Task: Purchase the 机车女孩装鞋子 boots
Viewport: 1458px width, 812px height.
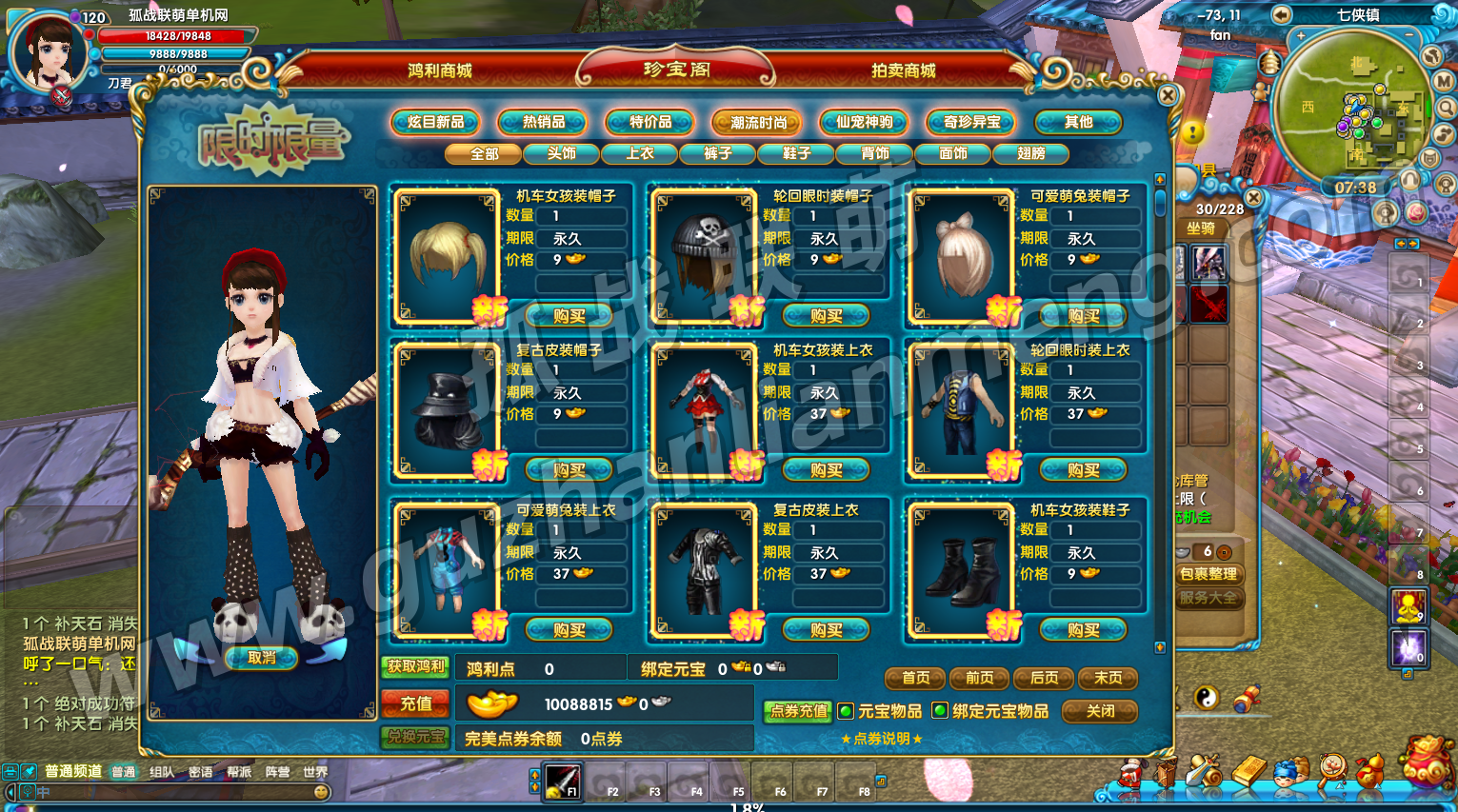Action: [x=1083, y=630]
